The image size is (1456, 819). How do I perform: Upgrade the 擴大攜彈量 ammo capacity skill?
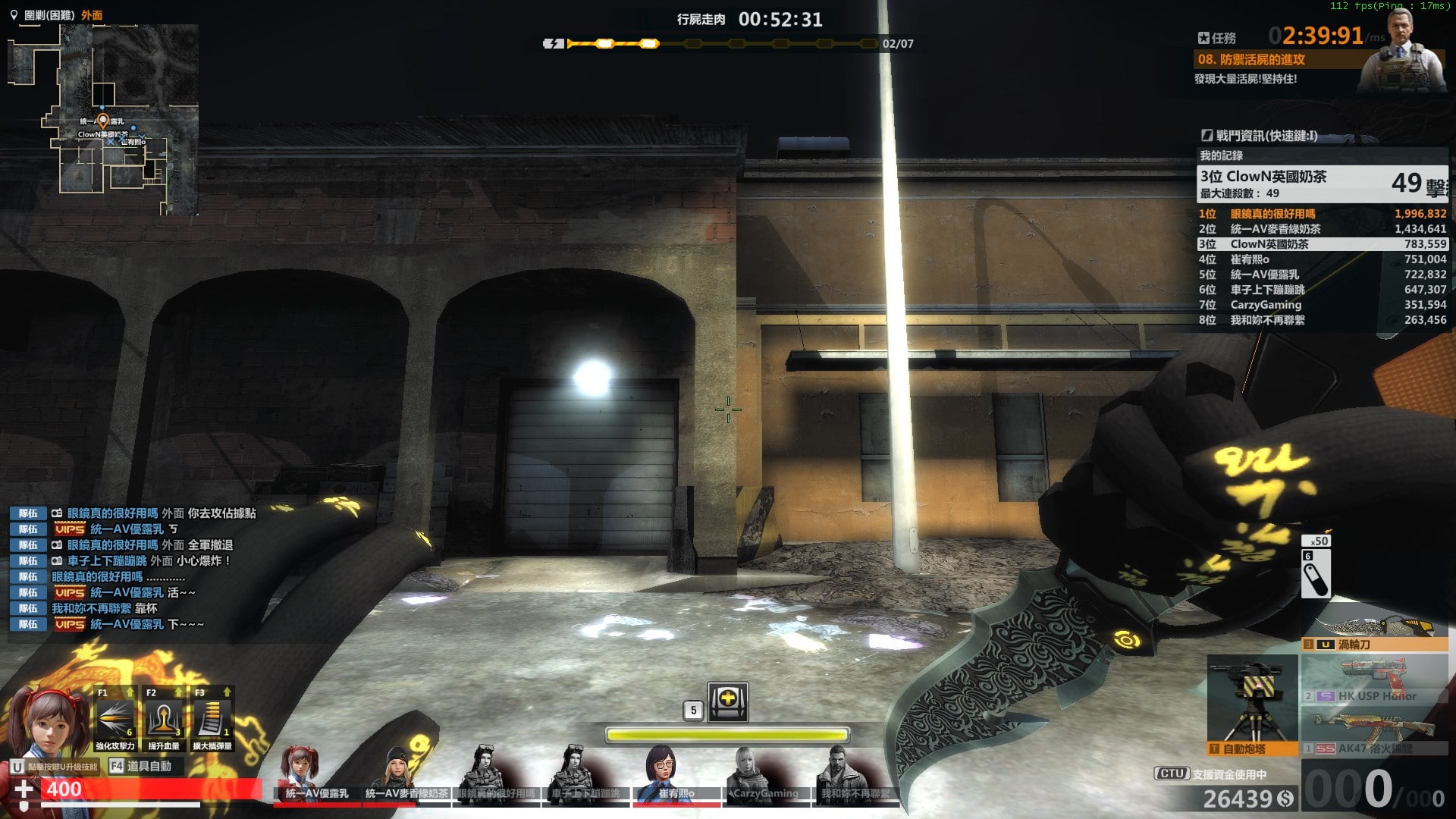tap(212, 718)
